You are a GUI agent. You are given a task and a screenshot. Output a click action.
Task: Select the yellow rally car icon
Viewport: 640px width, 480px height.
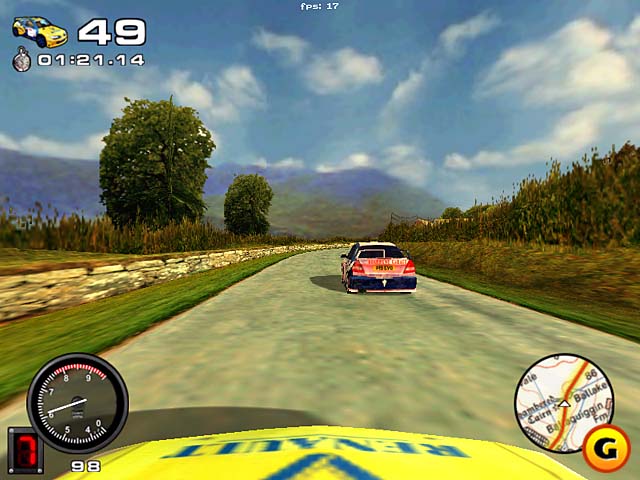point(40,31)
